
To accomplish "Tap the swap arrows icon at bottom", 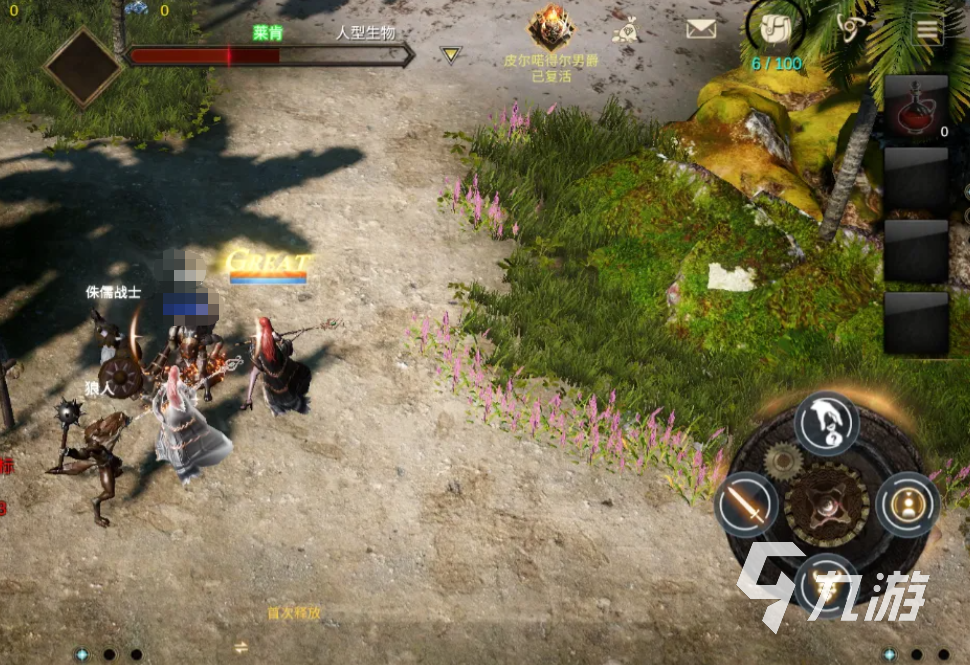I will pyautogui.click(x=240, y=647).
